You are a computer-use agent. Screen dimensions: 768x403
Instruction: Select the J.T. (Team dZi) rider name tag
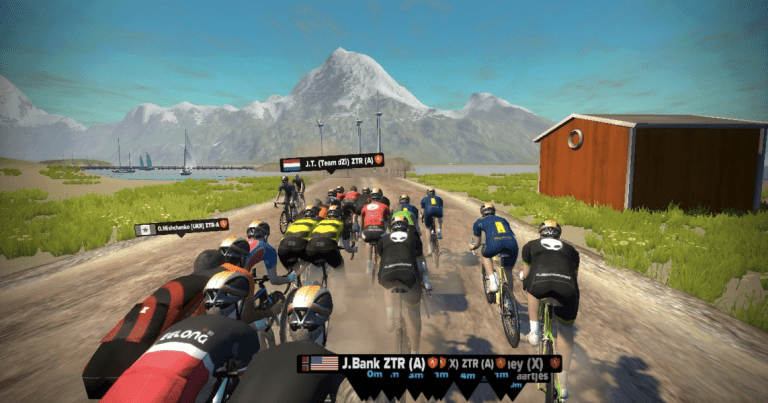332,162
